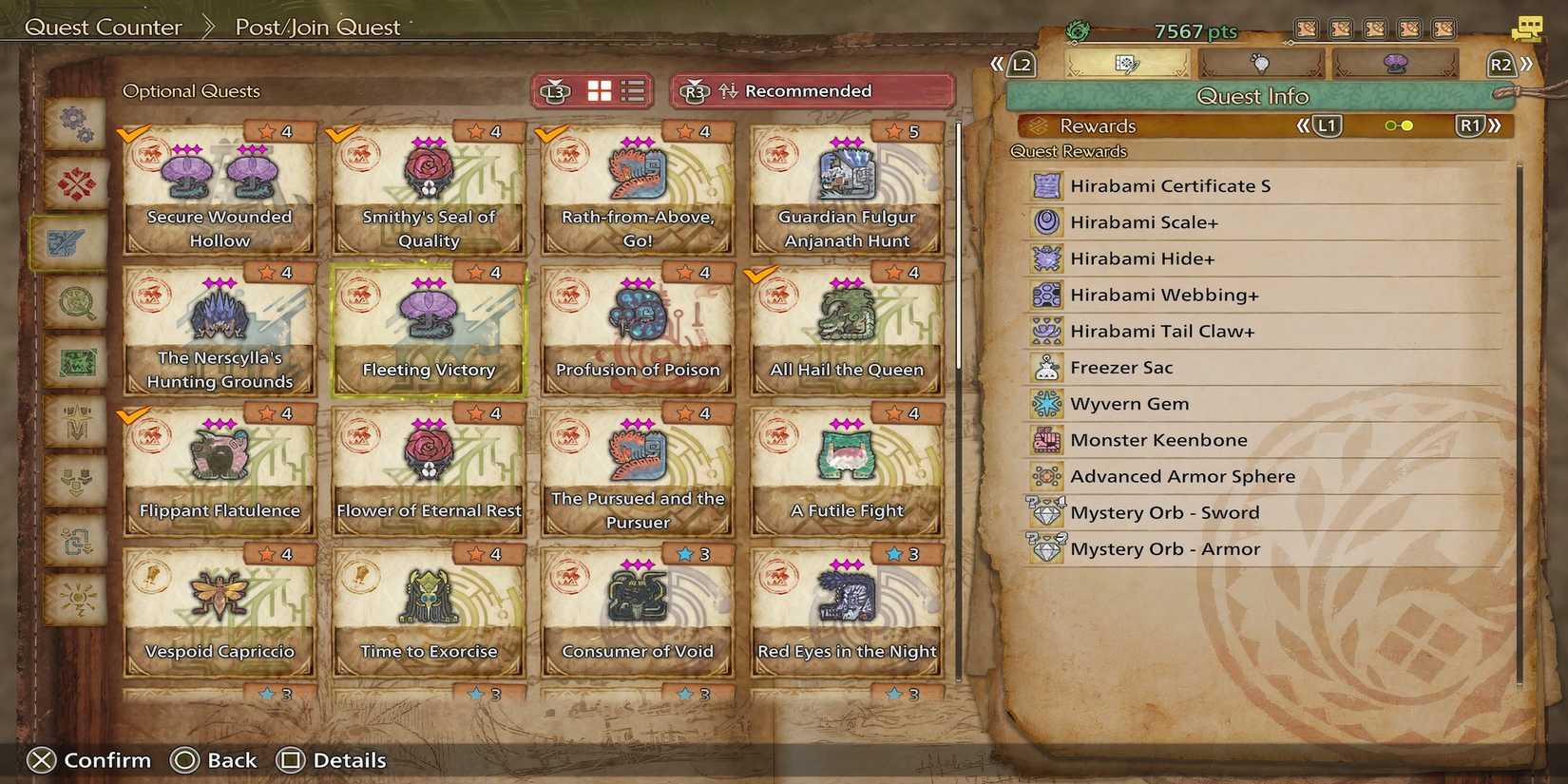This screenshot has height=784, width=1568.
Task: Toggle the Recommended quest sorting filter
Action: tap(808, 90)
